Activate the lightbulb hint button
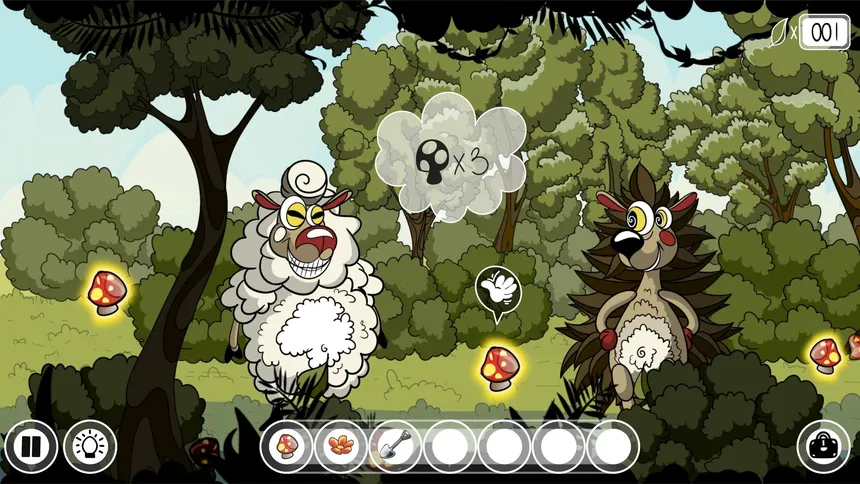 [x=90, y=447]
